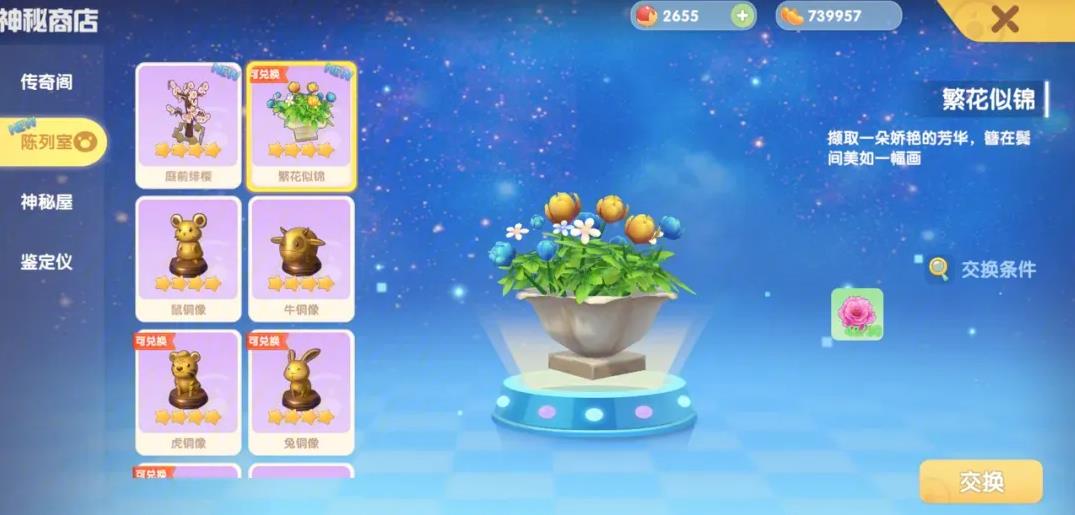The height and width of the screenshot is (515, 1075).
Task: Select the 陈列室 tab
Action: tap(50, 142)
